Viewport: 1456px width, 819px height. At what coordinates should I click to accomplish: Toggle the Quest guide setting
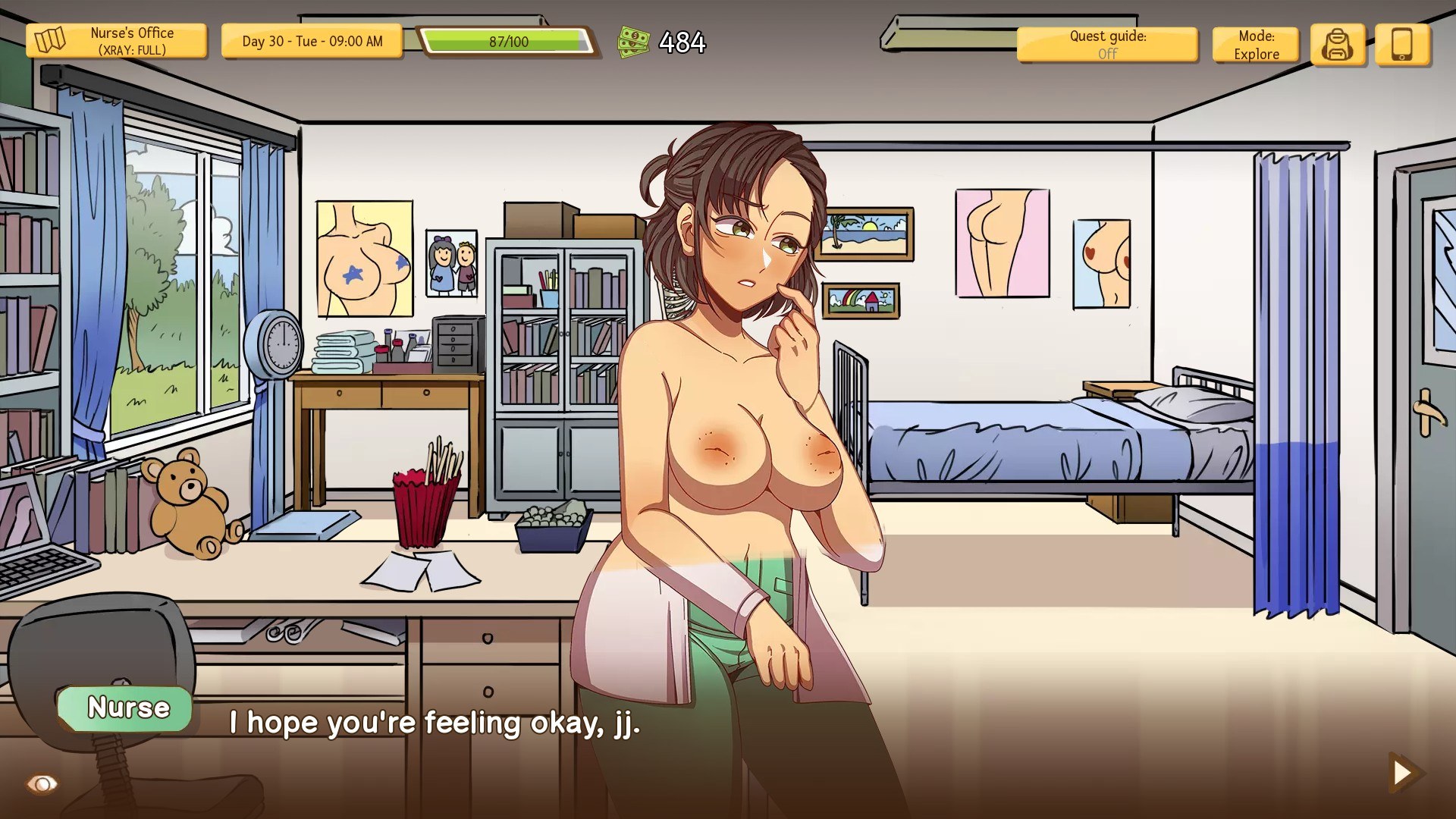pos(1107,45)
